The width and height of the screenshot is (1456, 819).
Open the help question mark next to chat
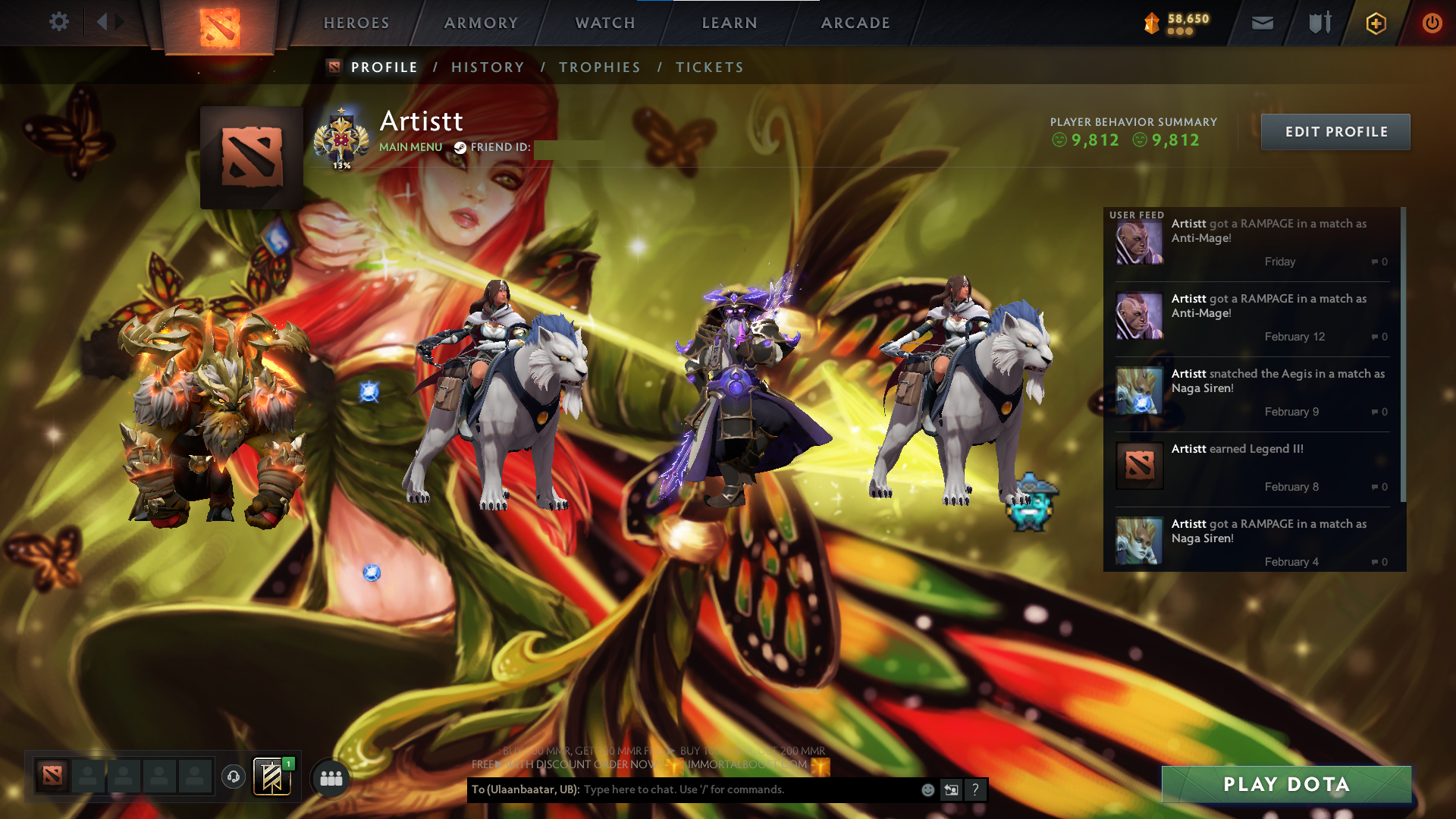pos(975,789)
